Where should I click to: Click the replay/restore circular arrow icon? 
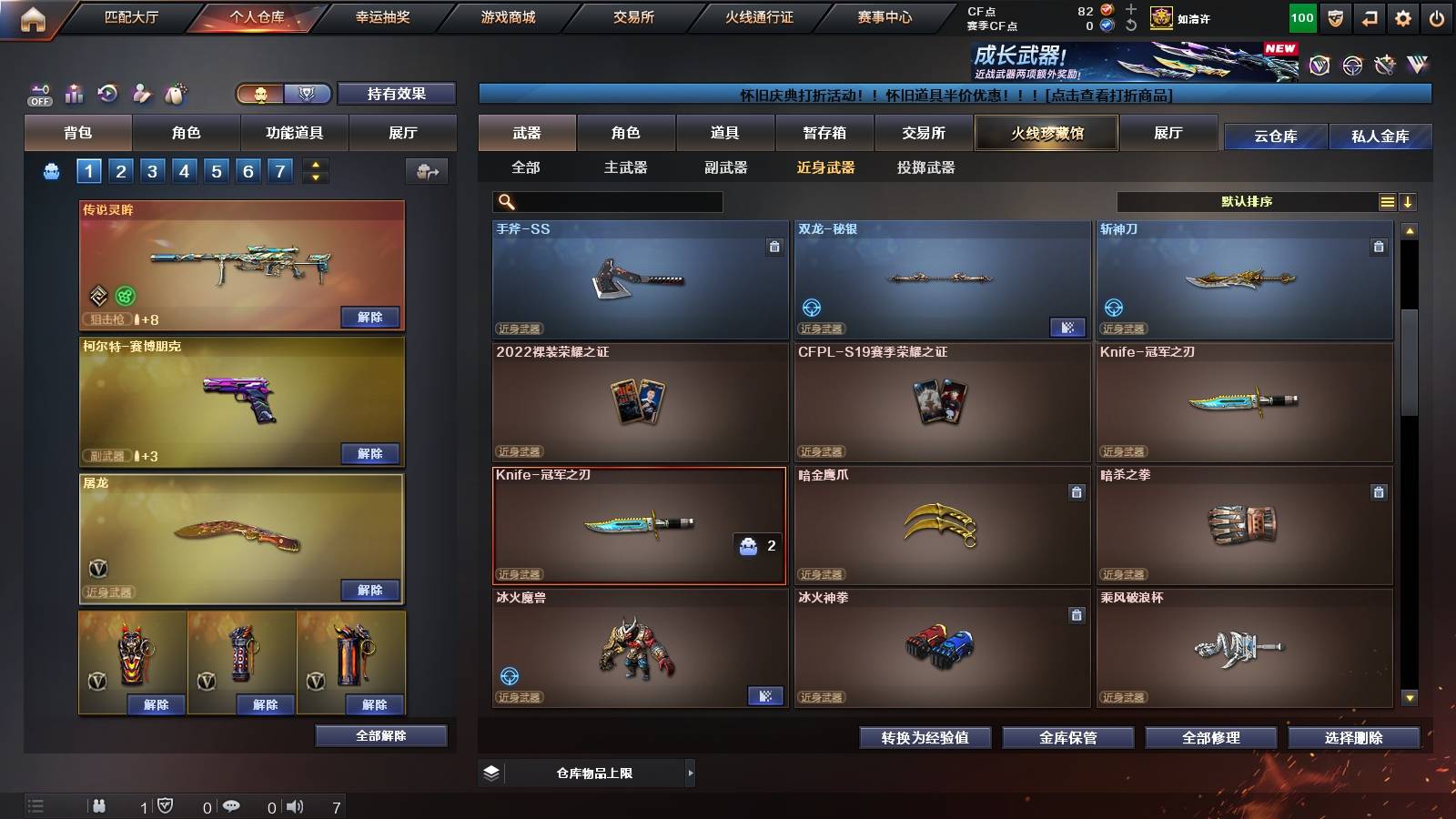[x=107, y=93]
